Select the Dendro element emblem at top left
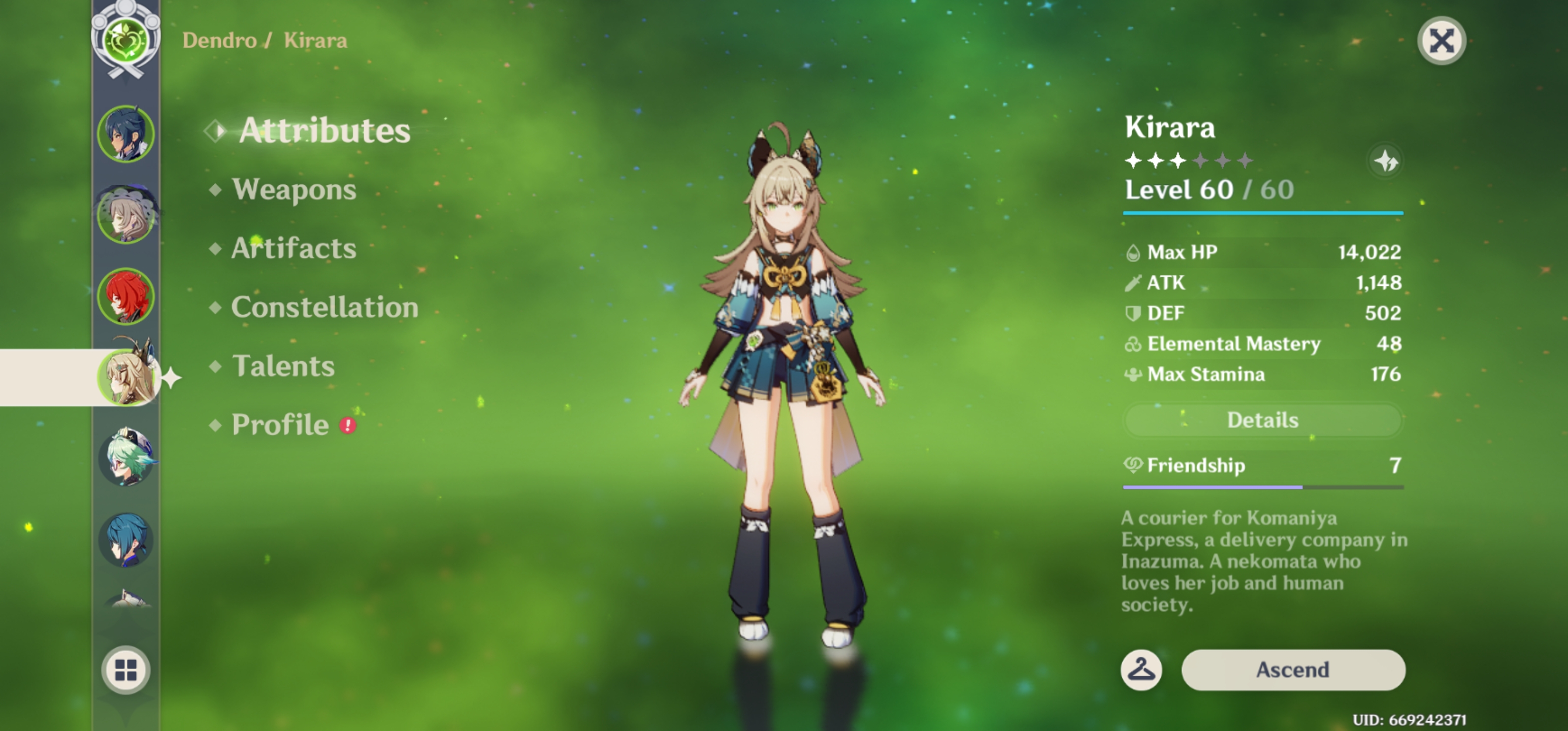 (x=125, y=40)
